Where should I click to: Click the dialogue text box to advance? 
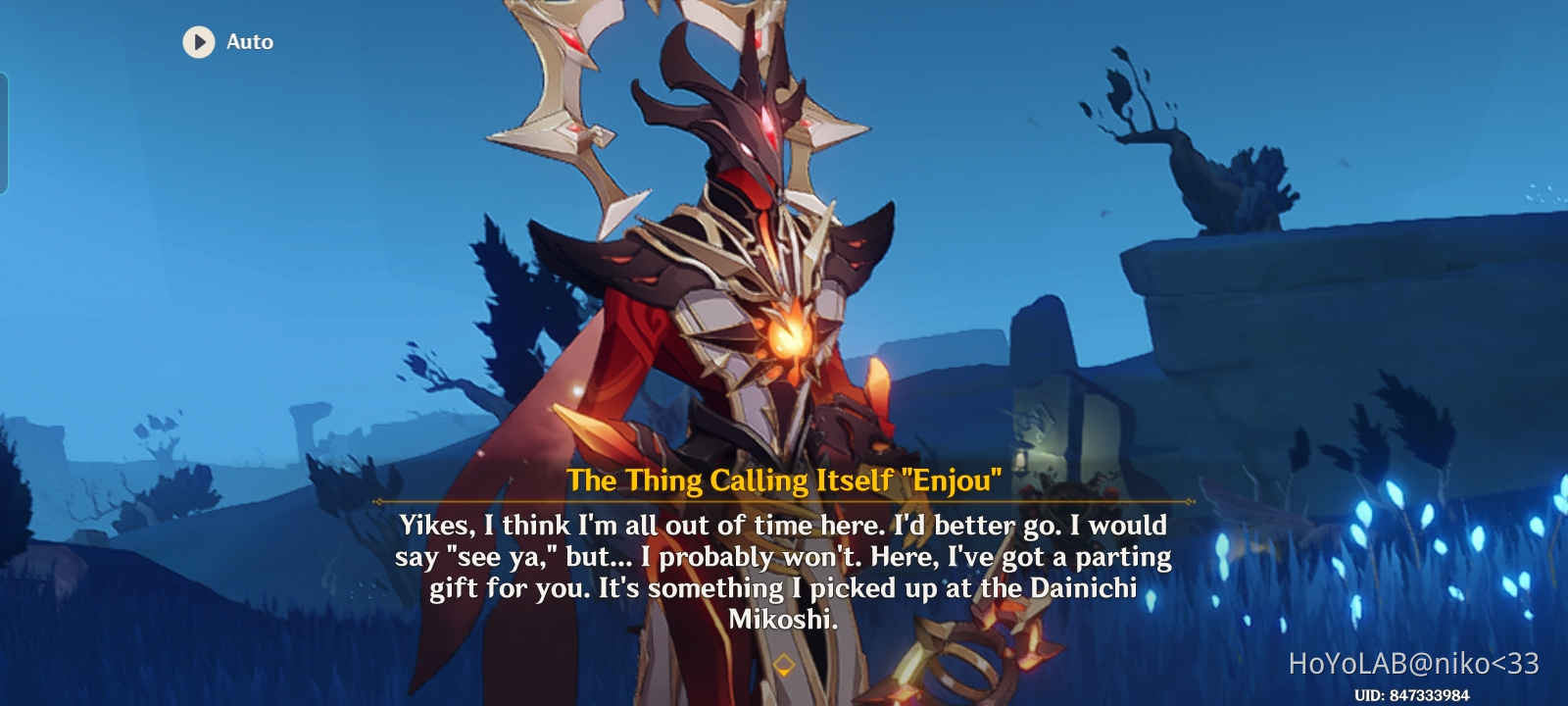(x=784, y=569)
